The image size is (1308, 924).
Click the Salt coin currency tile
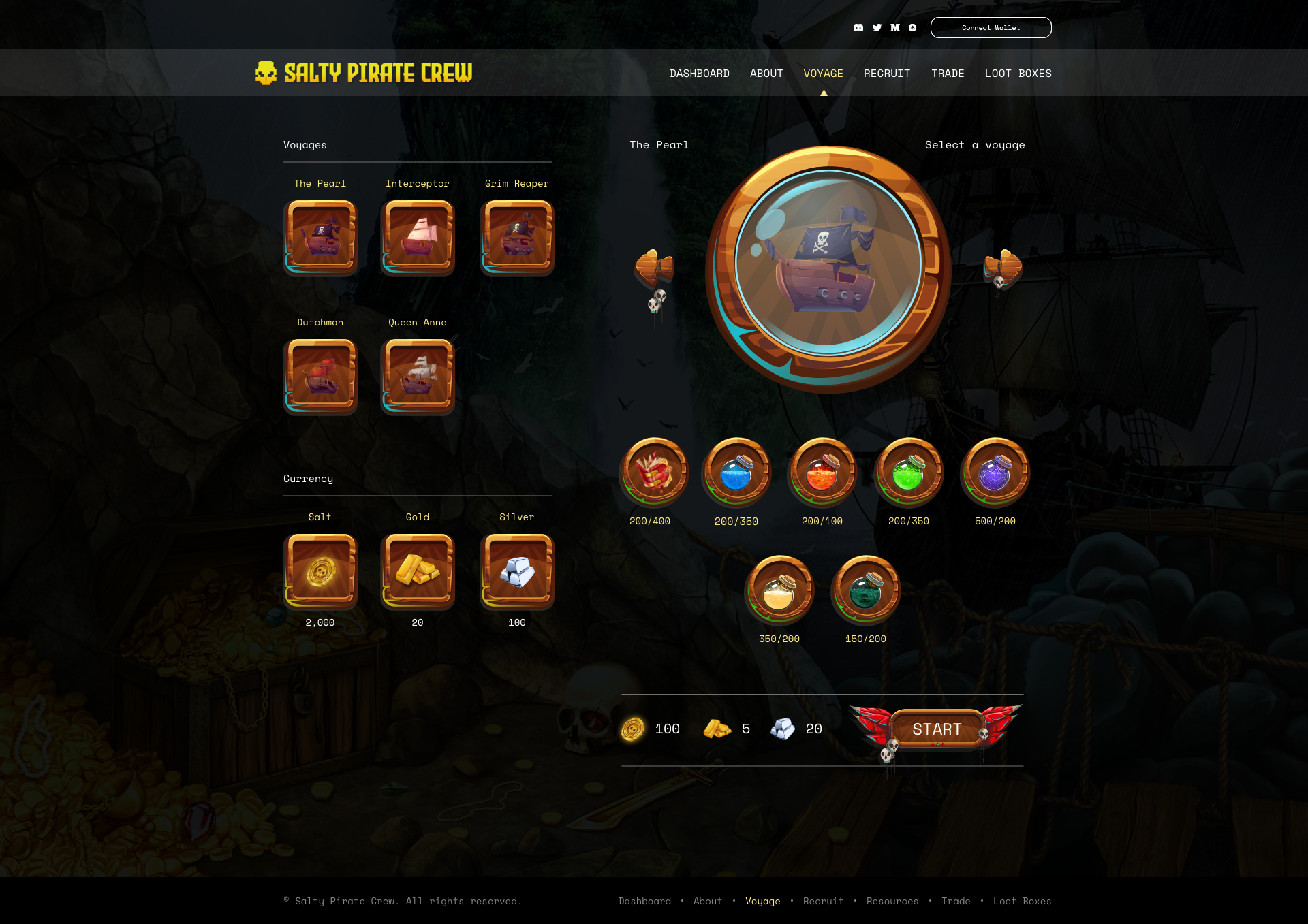320,571
